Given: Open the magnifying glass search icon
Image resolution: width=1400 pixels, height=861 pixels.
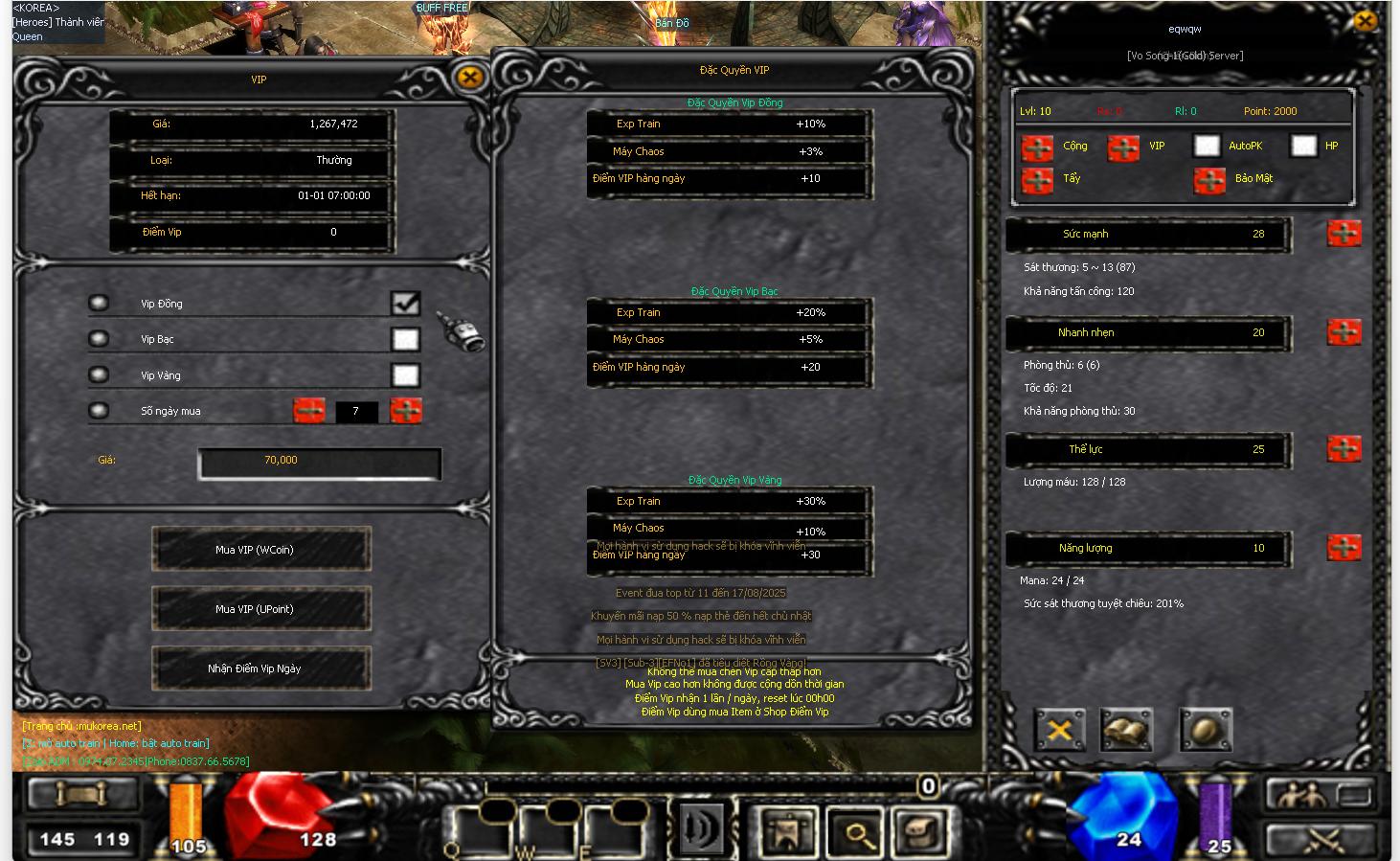Looking at the screenshot, I should (x=855, y=829).
